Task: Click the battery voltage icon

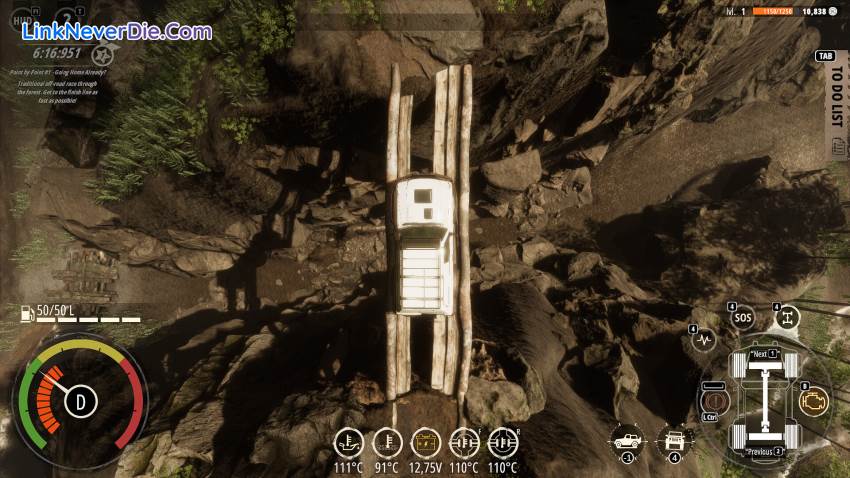Action: tap(425, 442)
